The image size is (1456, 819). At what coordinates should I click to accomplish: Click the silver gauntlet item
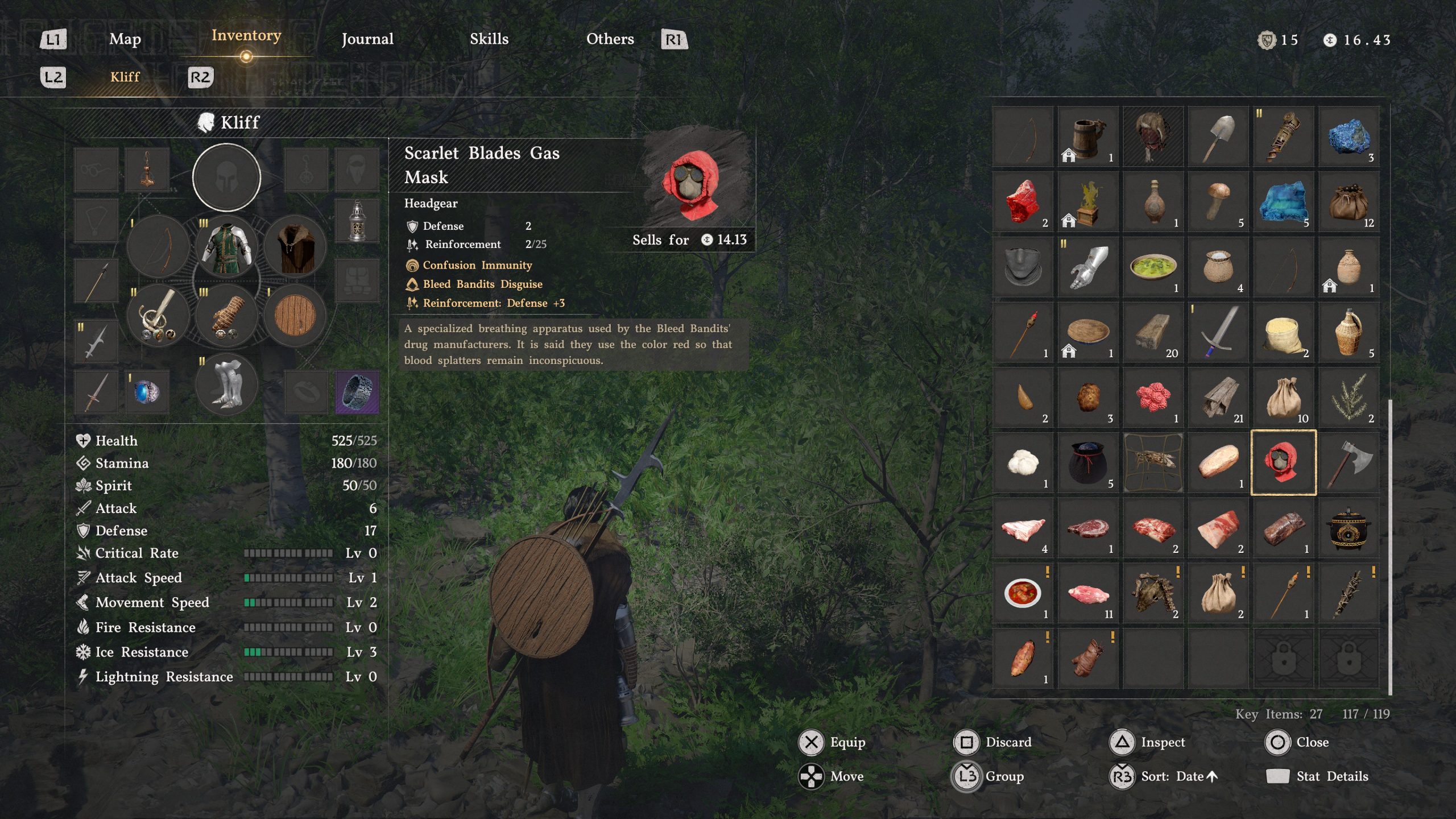click(1087, 266)
